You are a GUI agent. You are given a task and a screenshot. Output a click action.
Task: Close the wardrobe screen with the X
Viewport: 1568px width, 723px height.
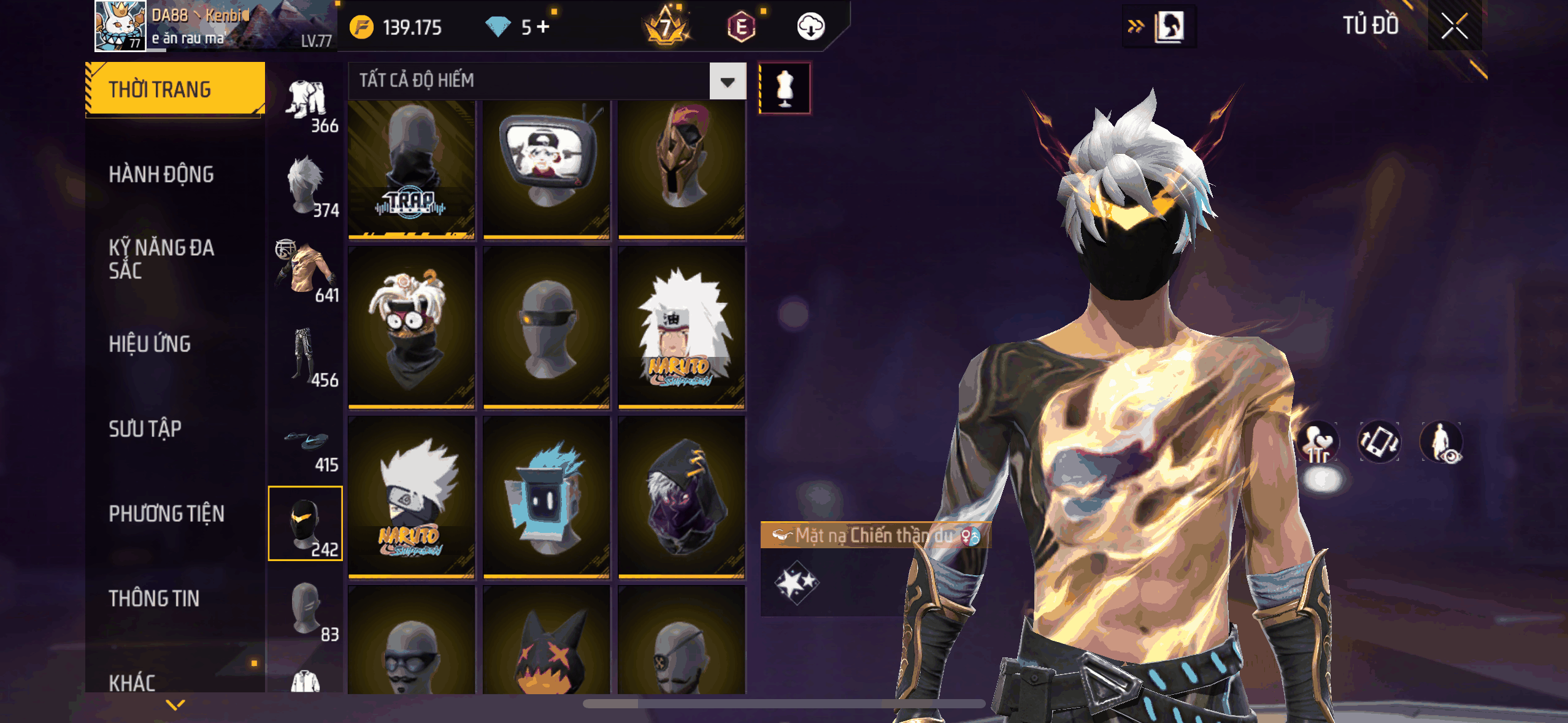point(1454,26)
